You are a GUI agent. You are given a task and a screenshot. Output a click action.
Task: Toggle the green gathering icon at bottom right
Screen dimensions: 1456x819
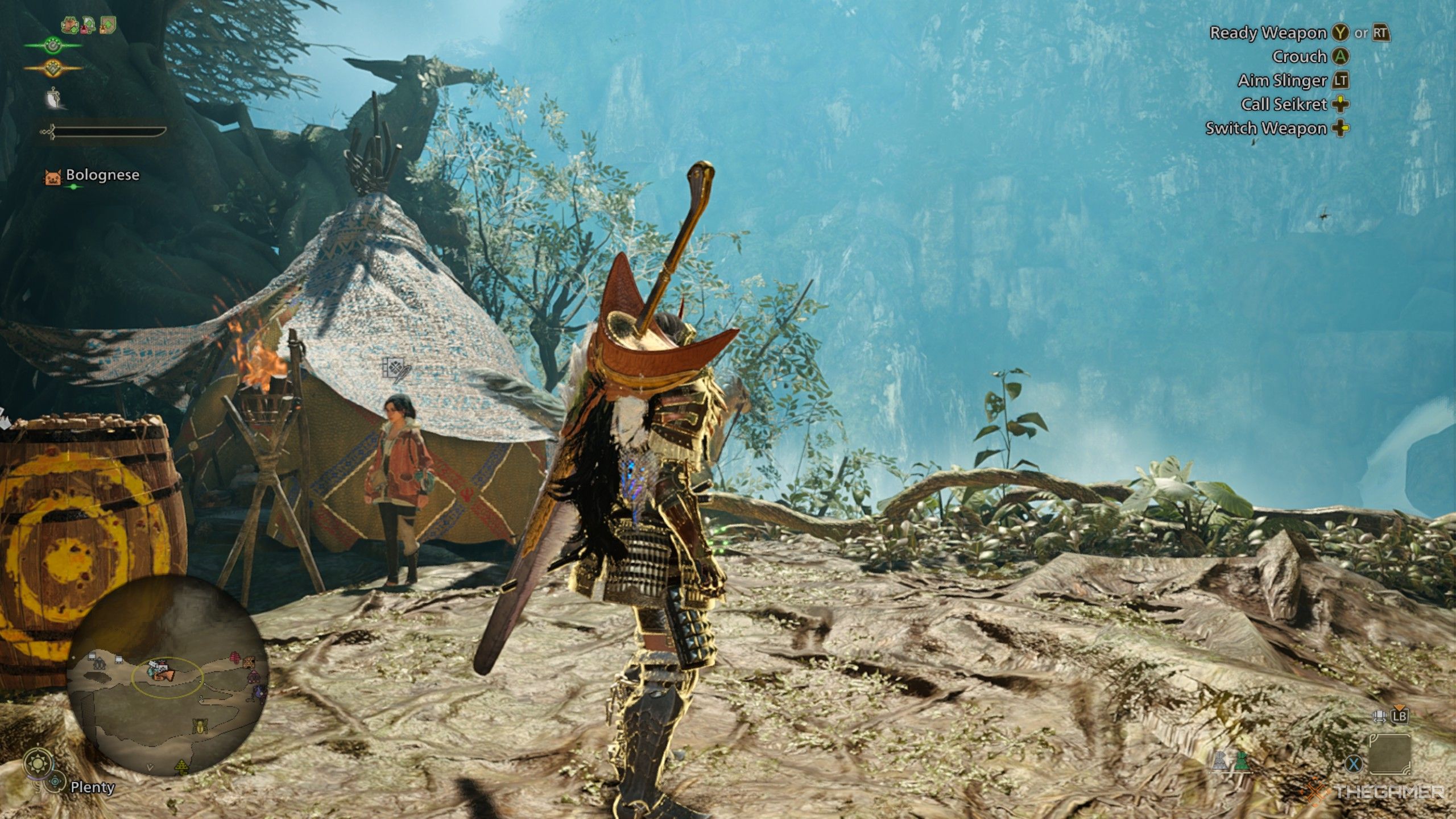[1243, 759]
